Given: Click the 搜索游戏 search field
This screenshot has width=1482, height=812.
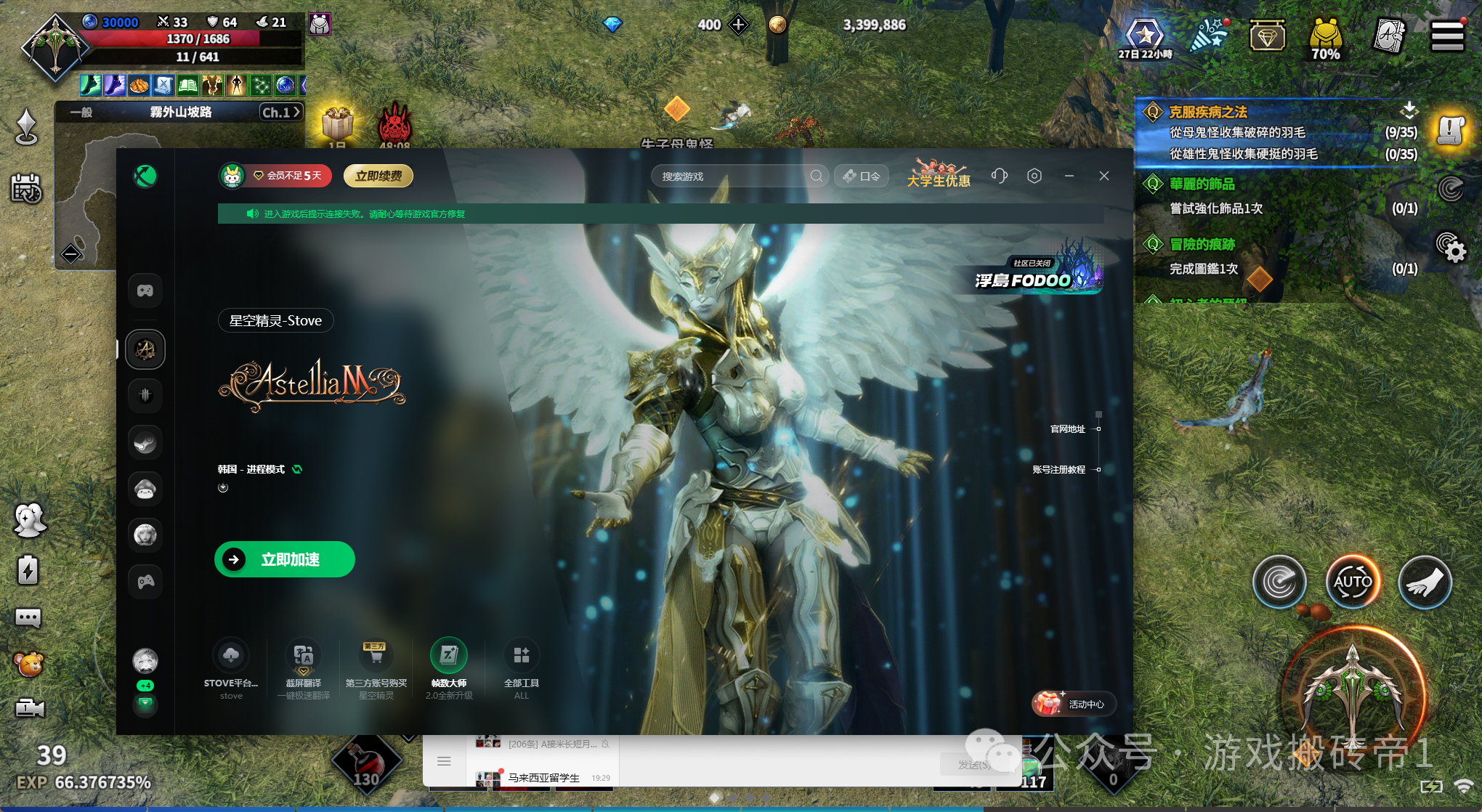Looking at the screenshot, I should point(734,176).
